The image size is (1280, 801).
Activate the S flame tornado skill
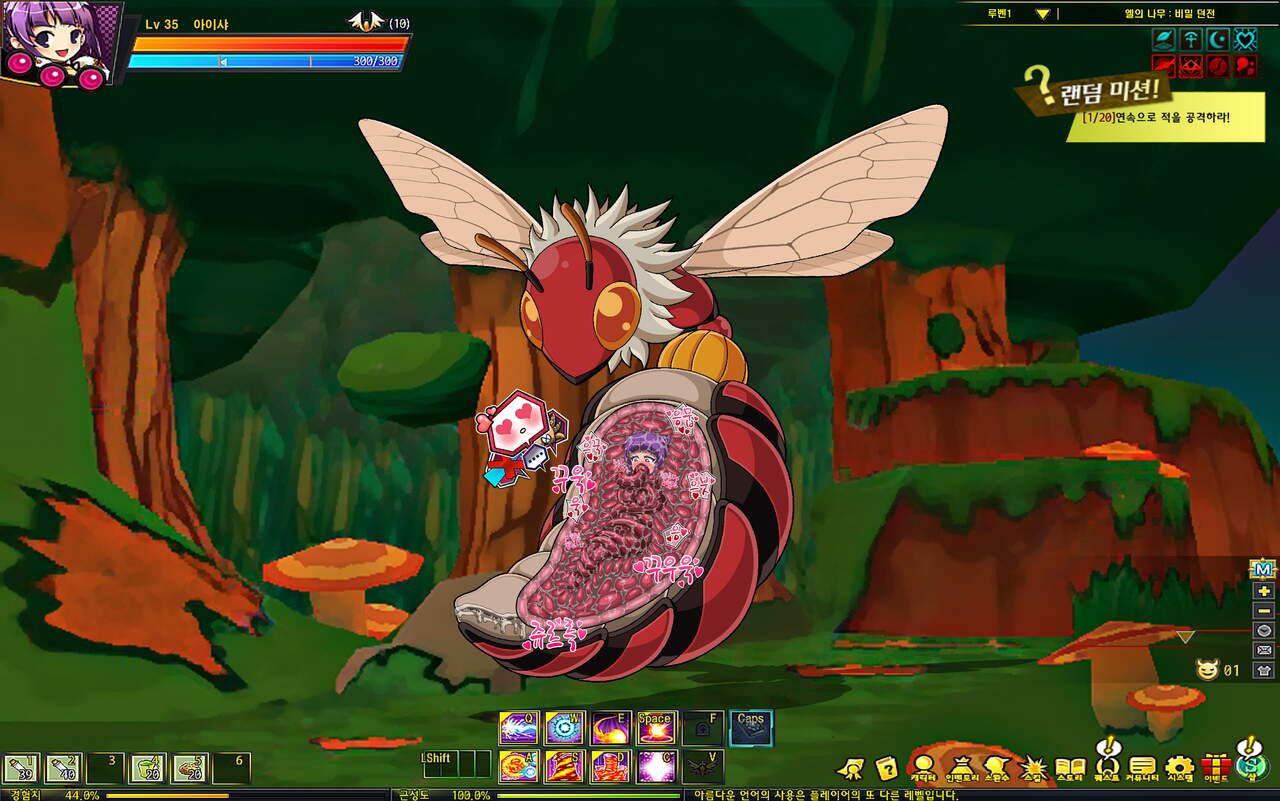(x=565, y=766)
